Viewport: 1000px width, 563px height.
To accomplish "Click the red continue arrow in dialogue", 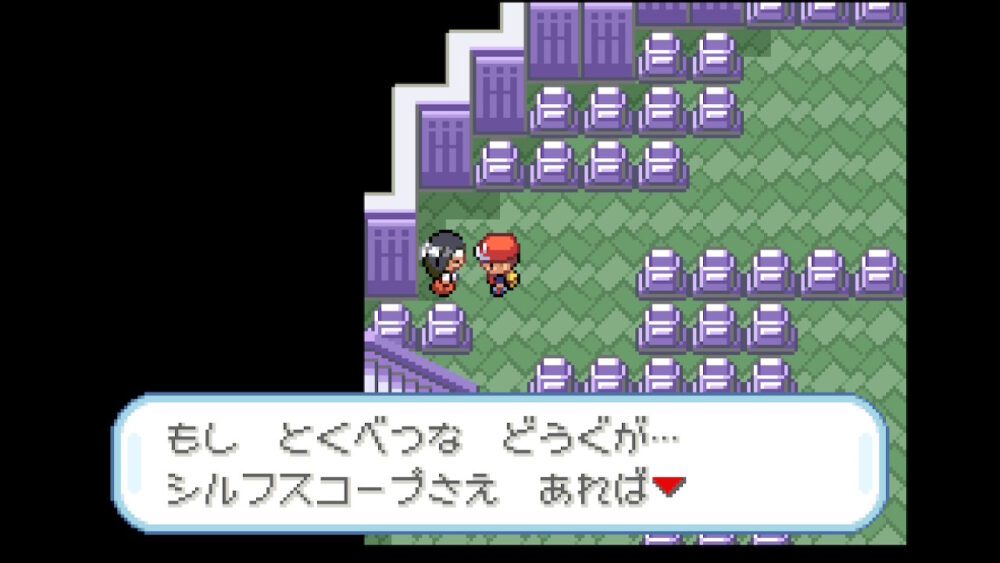I will [668, 487].
